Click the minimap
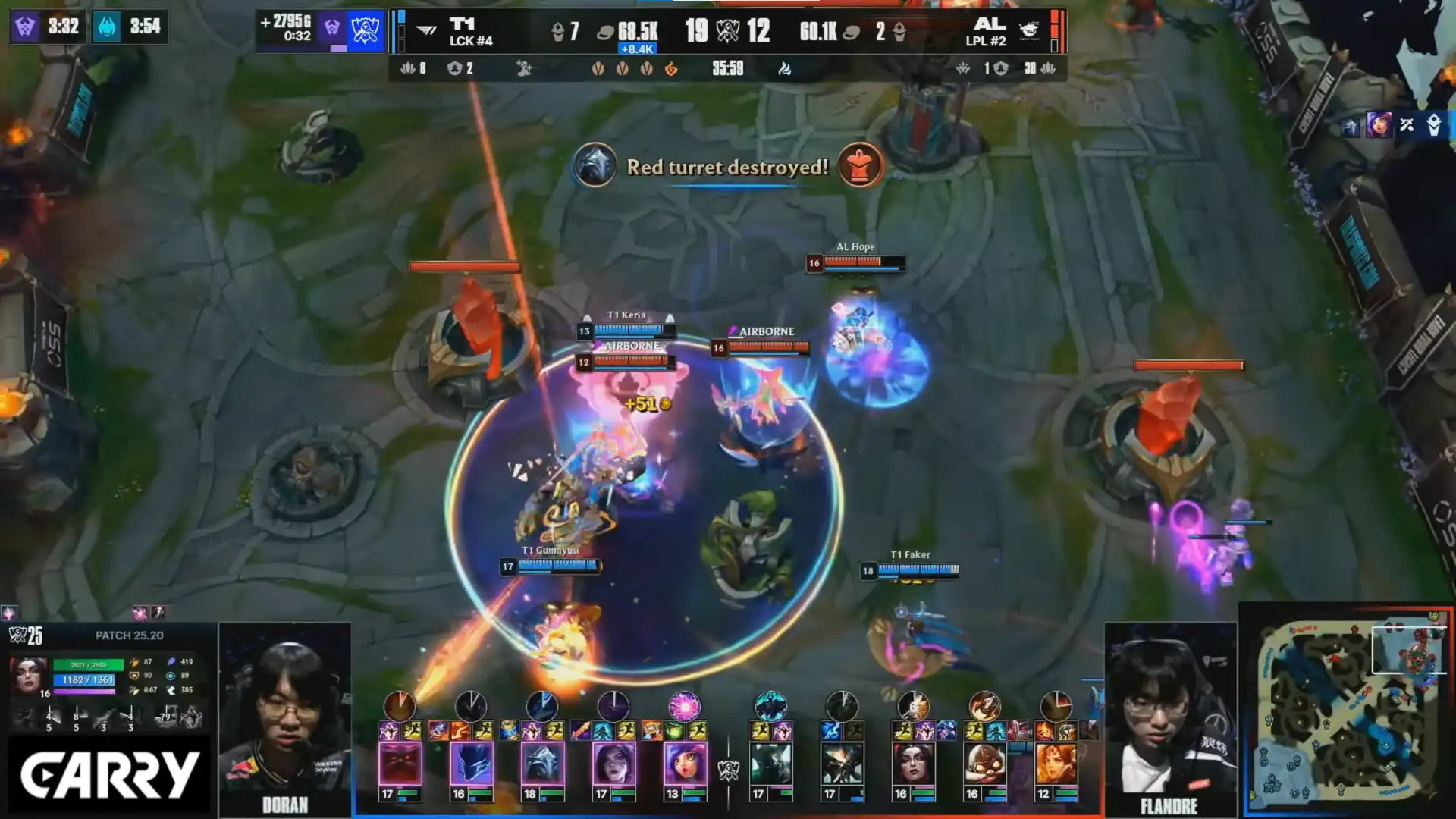This screenshot has width=1456, height=819. click(x=1348, y=713)
